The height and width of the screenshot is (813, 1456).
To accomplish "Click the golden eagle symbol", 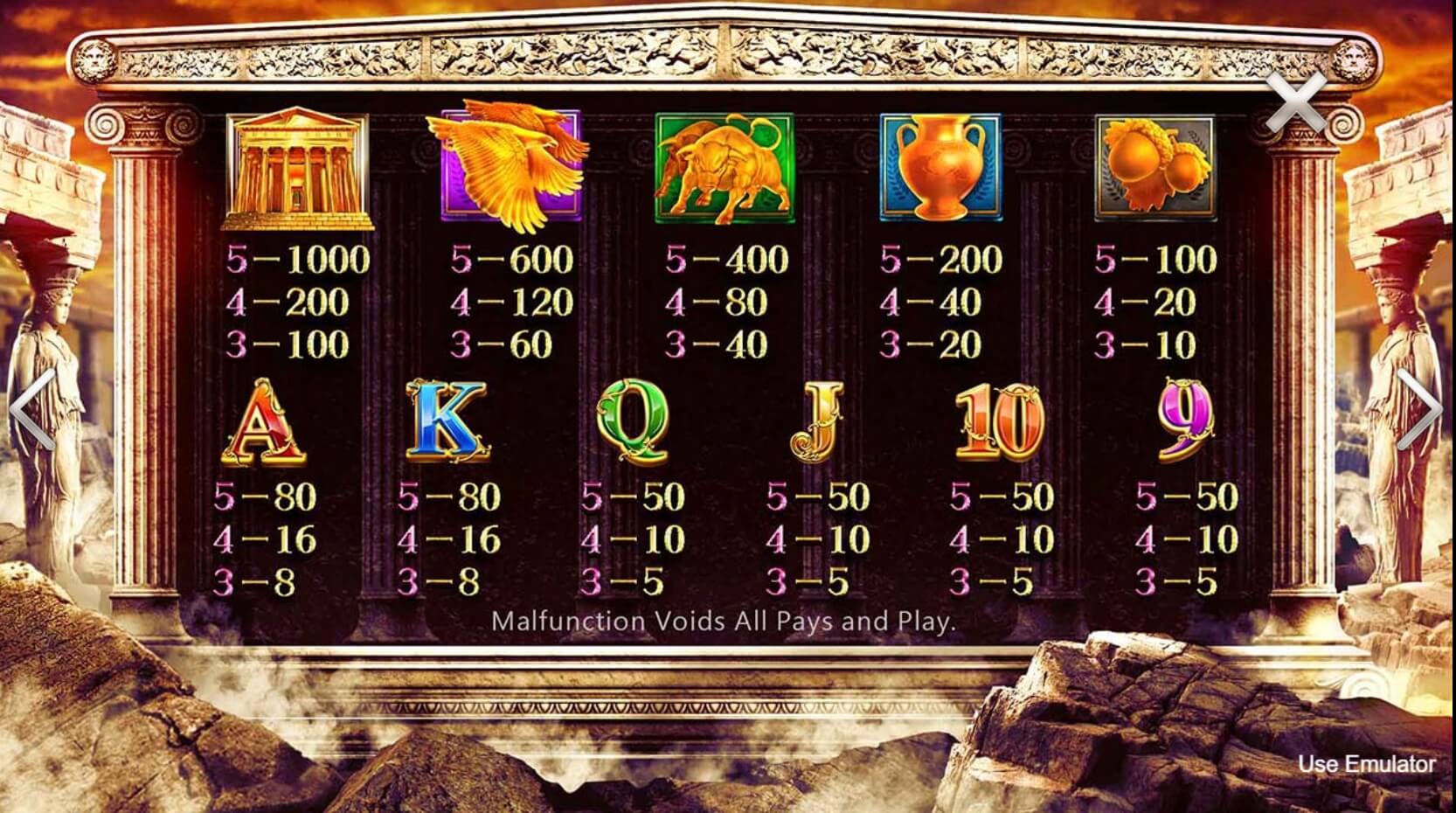I will pos(511,166).
